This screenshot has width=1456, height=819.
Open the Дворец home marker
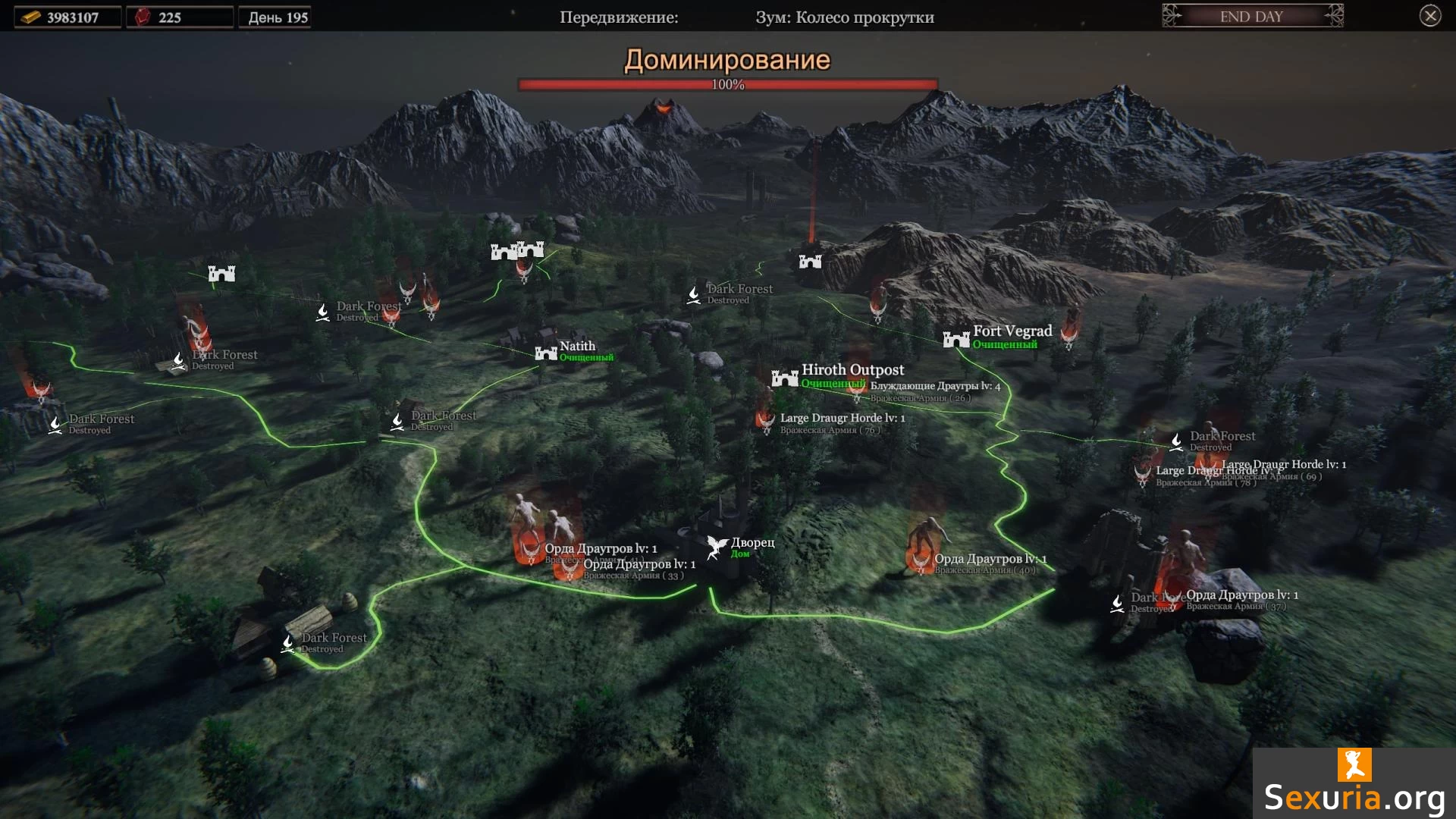(x=717, y=546)
